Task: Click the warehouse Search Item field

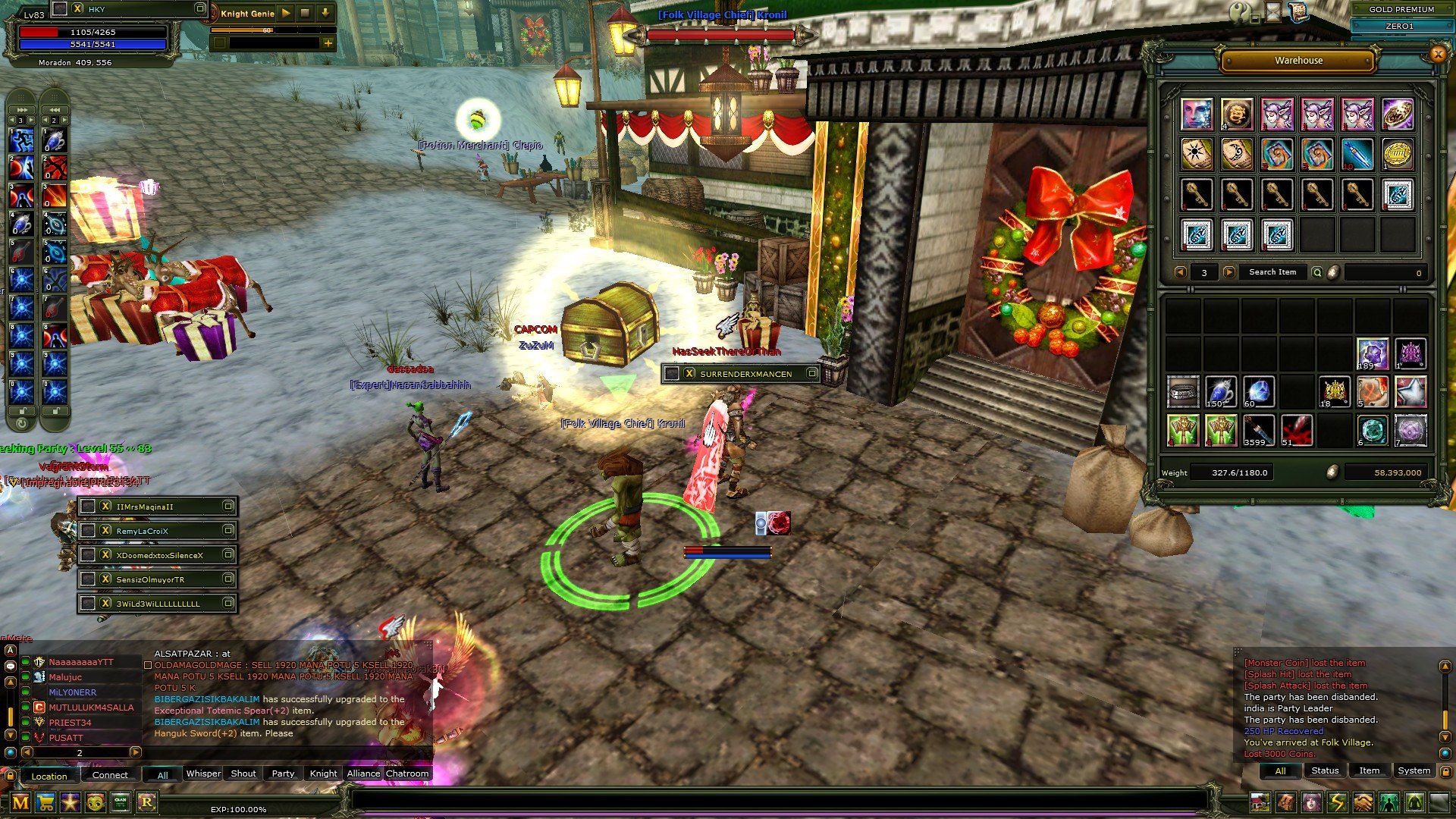Action: click(x=1272, y=272)
